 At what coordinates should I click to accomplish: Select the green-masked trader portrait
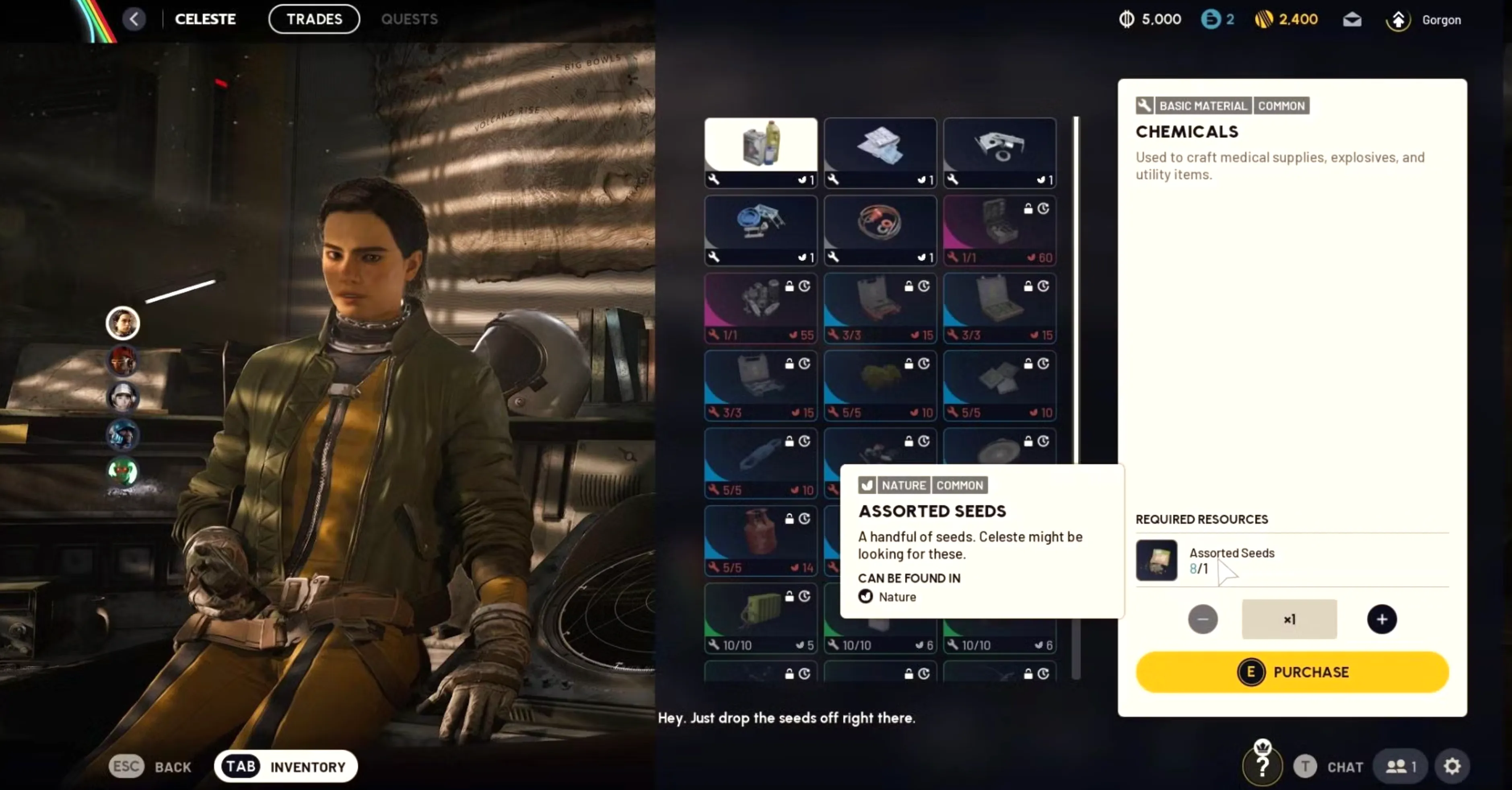[x=123, y=471]
